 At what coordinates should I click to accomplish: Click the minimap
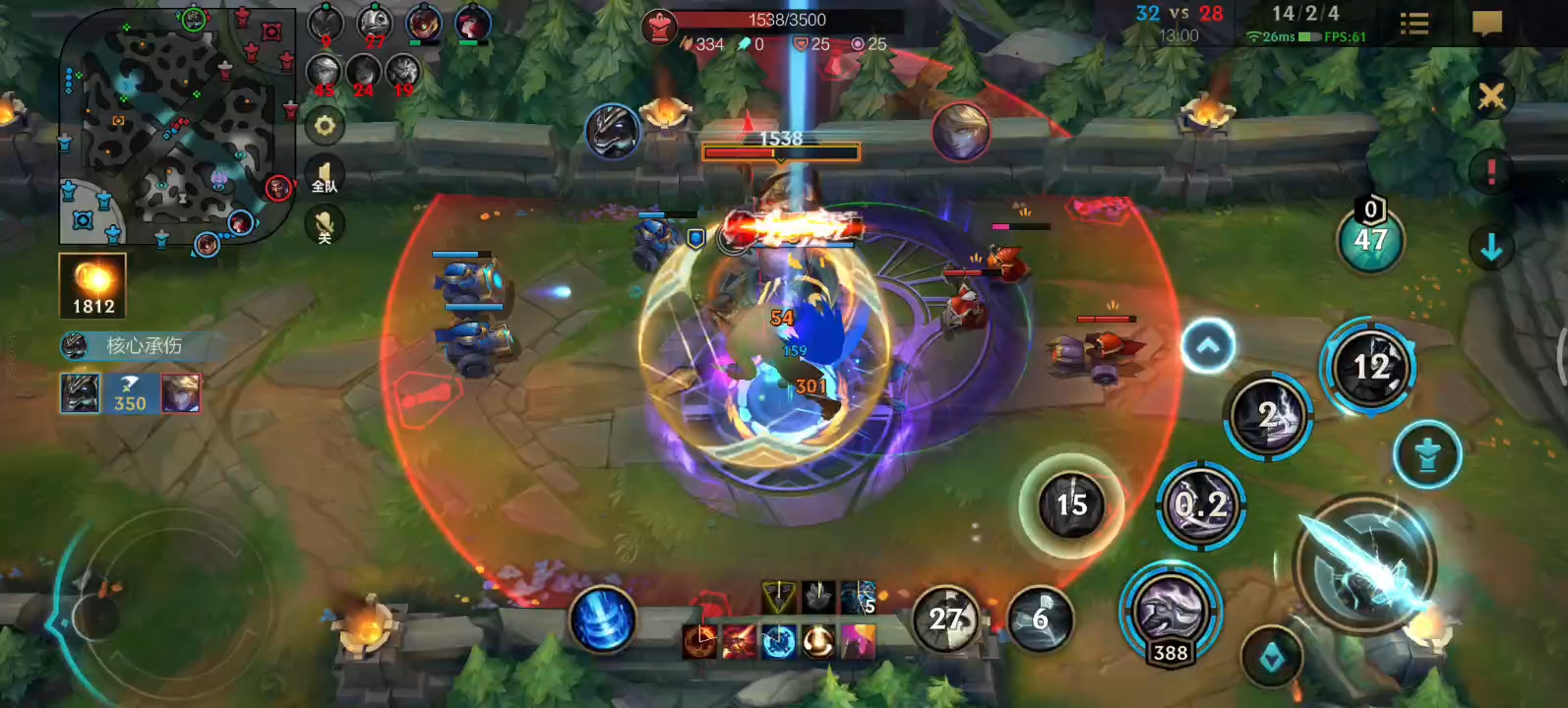[x=177, y=126]
